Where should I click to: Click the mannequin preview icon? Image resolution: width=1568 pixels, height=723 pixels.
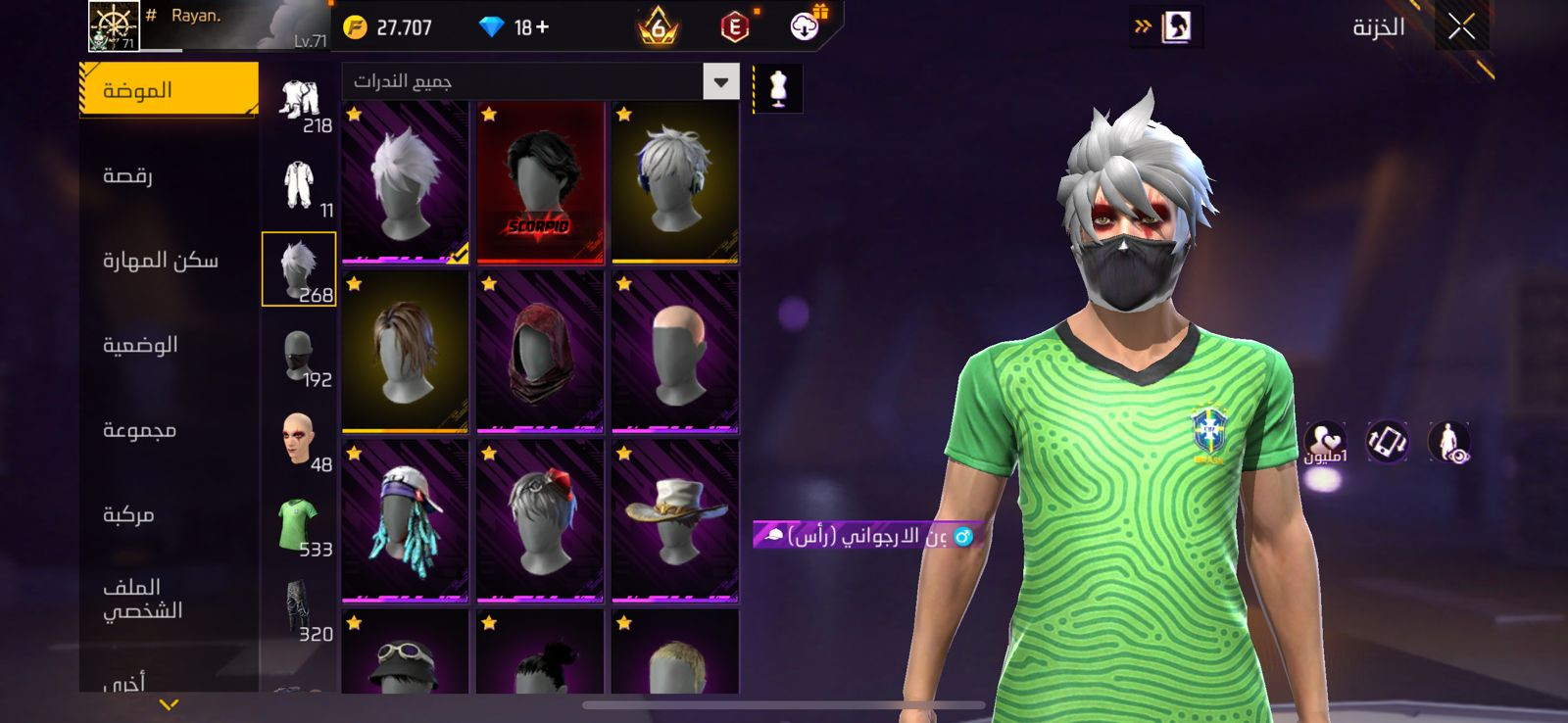tap(778, 88)
